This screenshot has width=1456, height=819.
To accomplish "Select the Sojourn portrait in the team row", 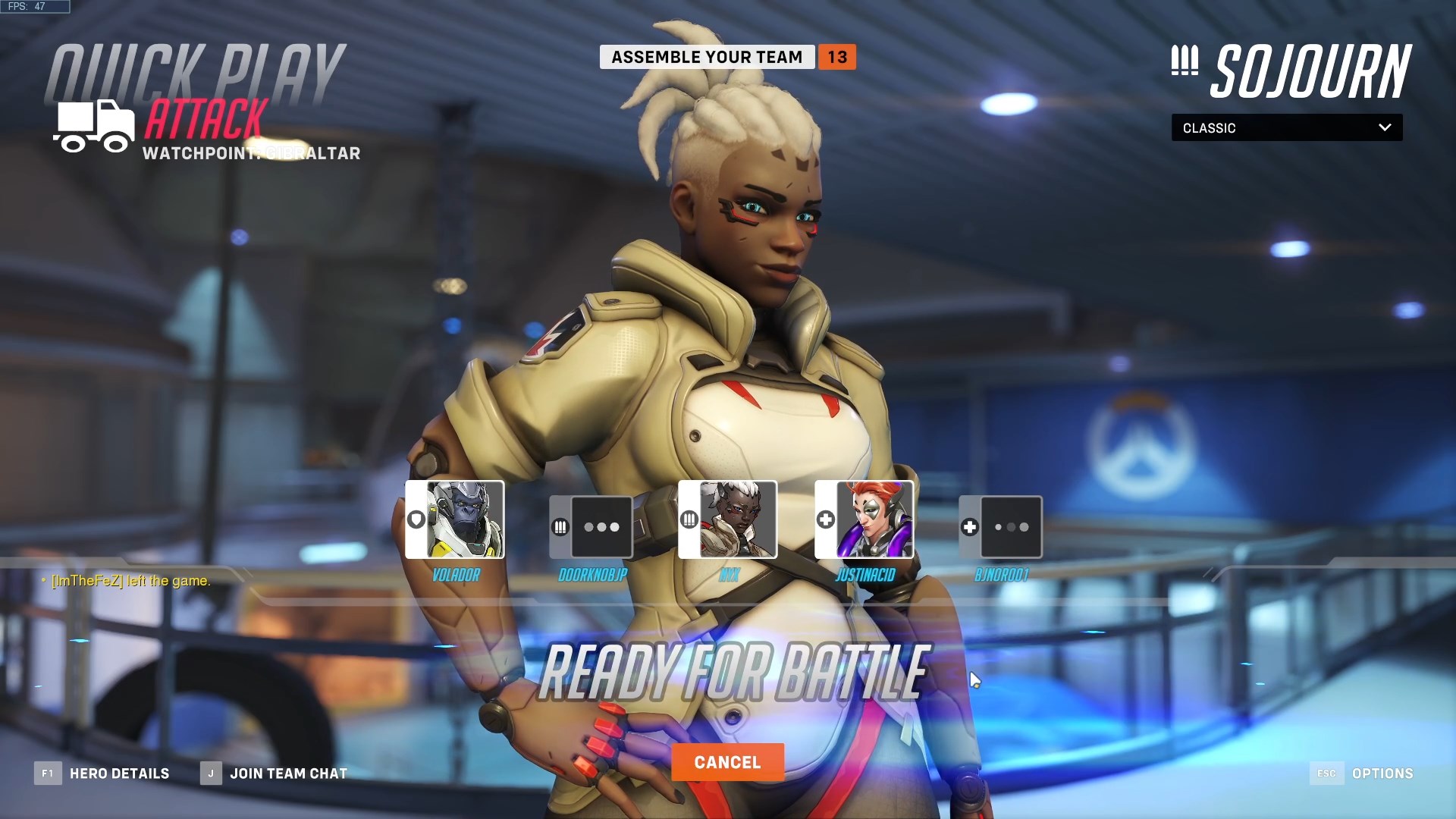I will click(x=737, y=519).
